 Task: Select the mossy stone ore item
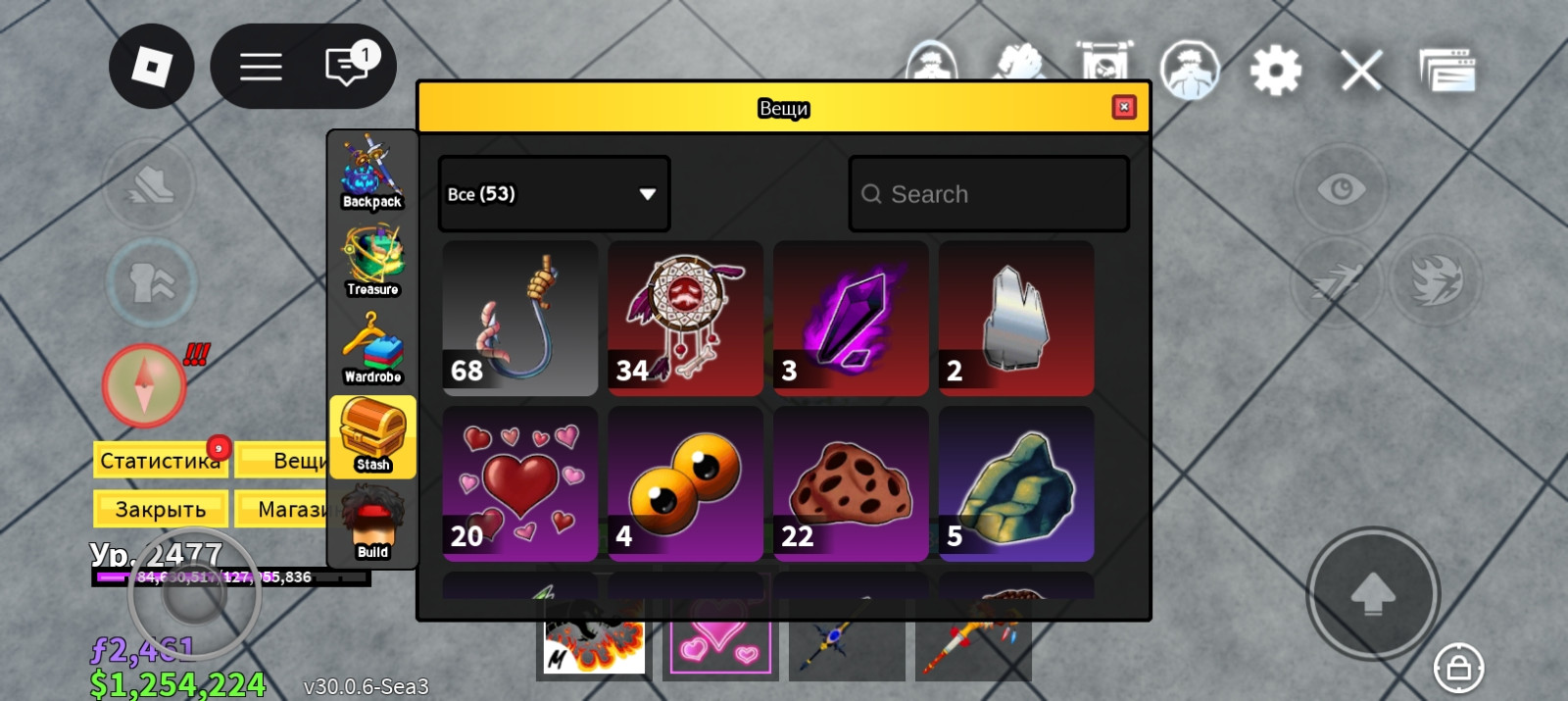pyautogui.click(x=1016, y=483)
